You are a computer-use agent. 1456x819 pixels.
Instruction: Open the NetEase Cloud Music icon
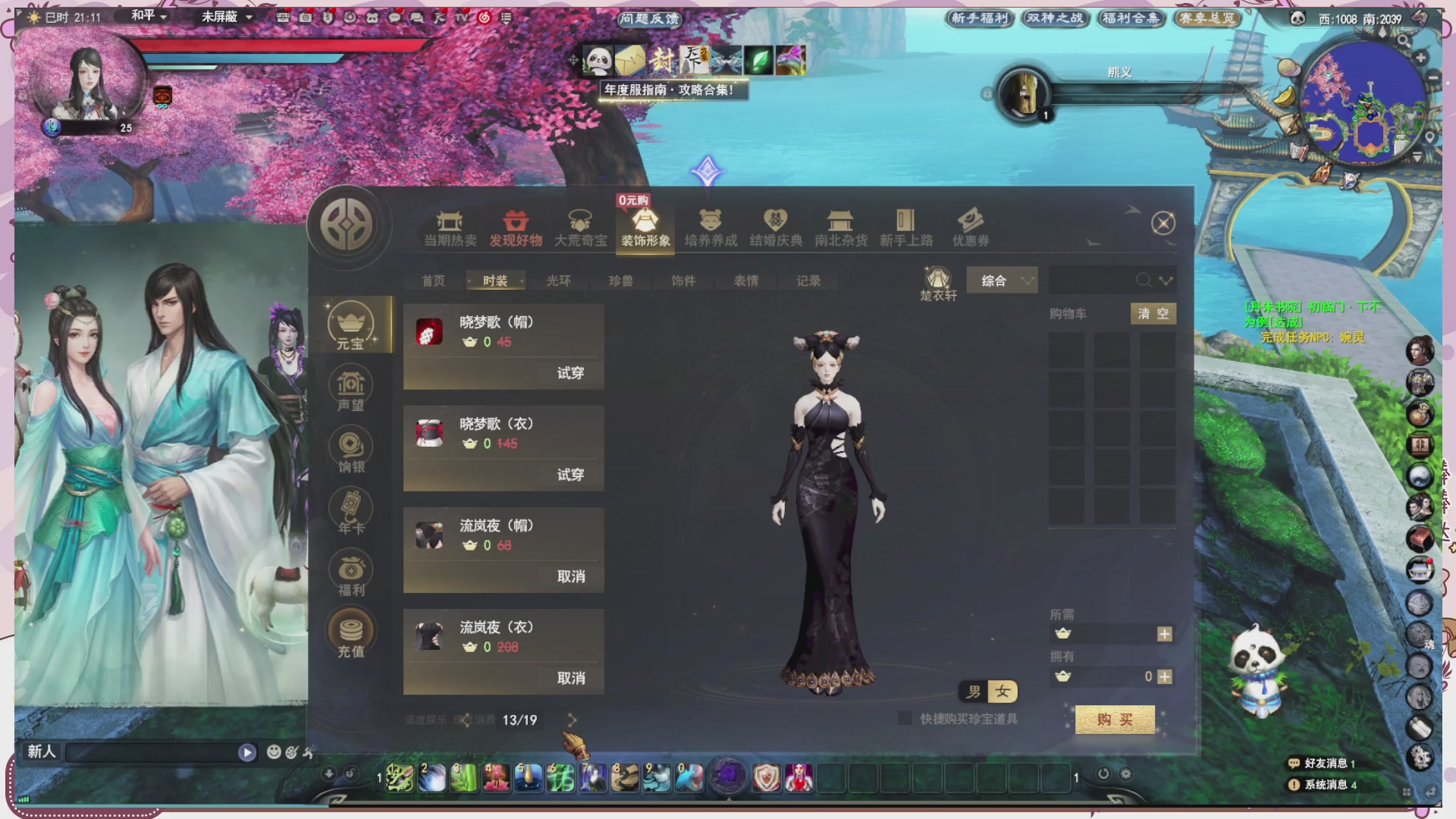click(x=484, y=16)
